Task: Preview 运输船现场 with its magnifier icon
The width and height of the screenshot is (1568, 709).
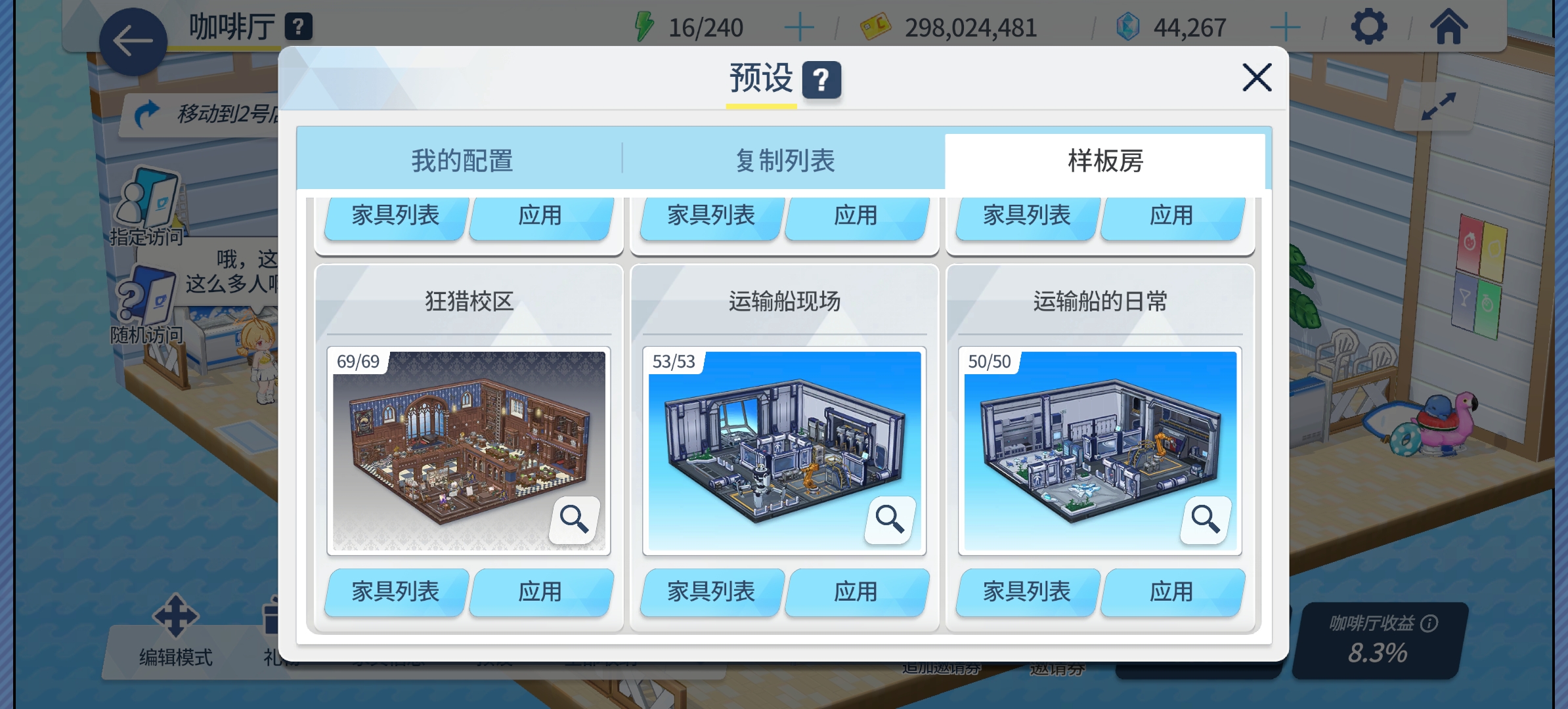Action: 890,519
